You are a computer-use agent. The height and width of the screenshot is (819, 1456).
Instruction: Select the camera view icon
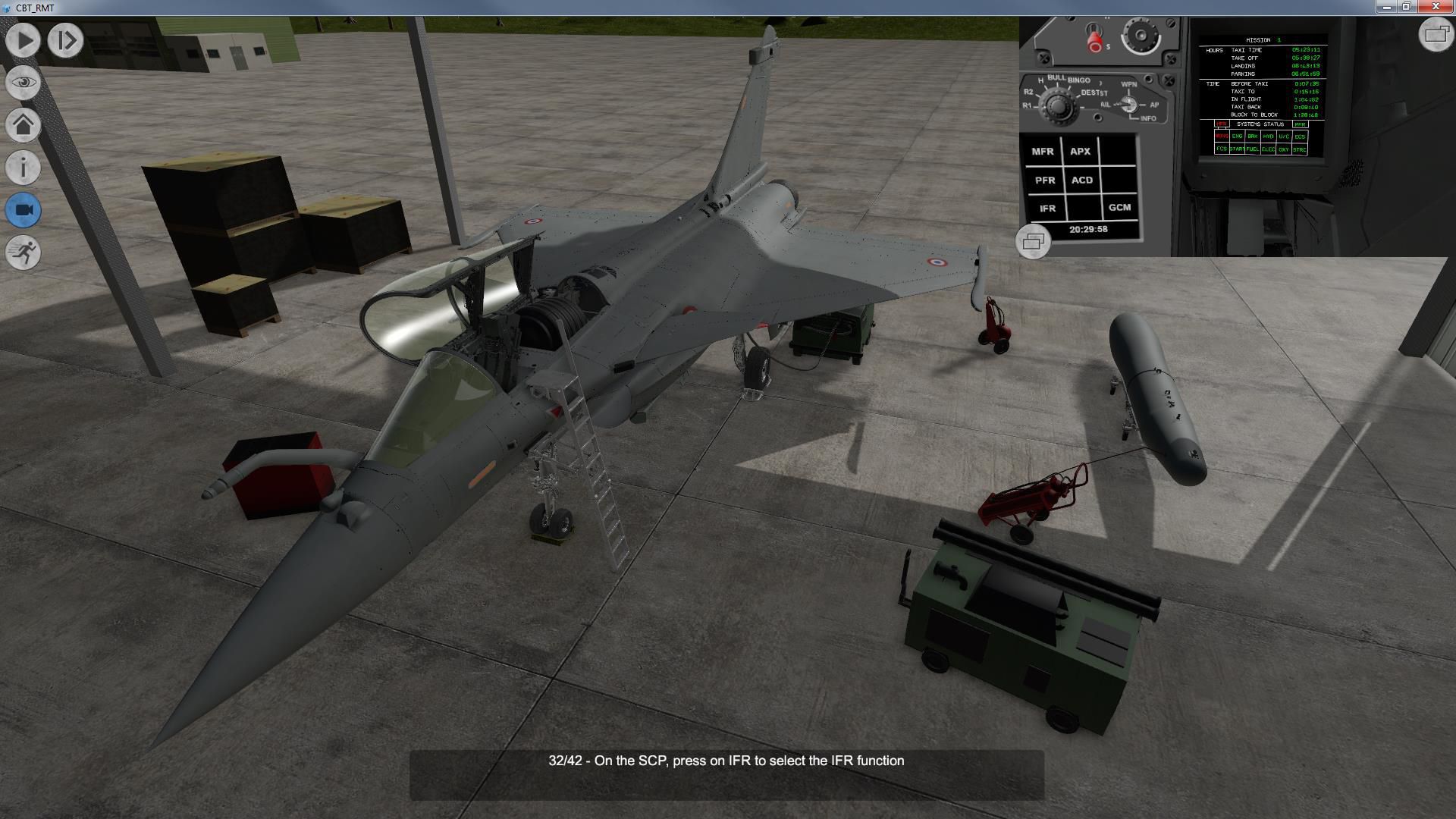tap(23, 211)
